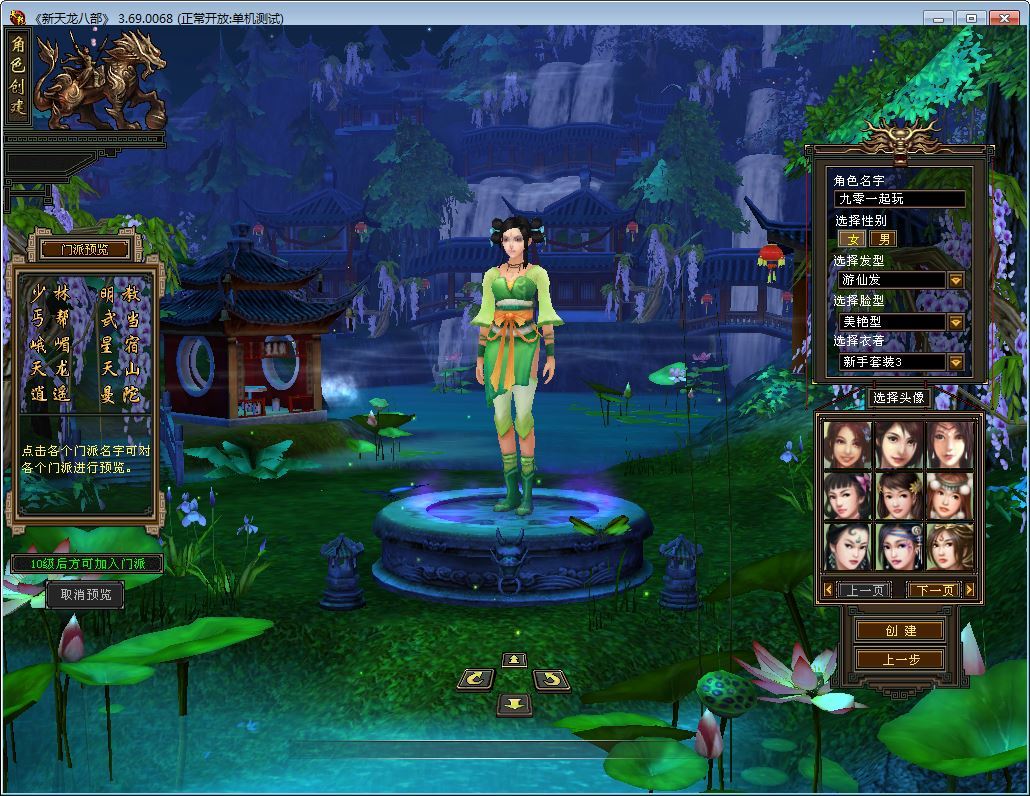This screenshot has width=1030, height=796.
Task: Choose the portrait wearing a silver headdress
Action: coord(949,495)
